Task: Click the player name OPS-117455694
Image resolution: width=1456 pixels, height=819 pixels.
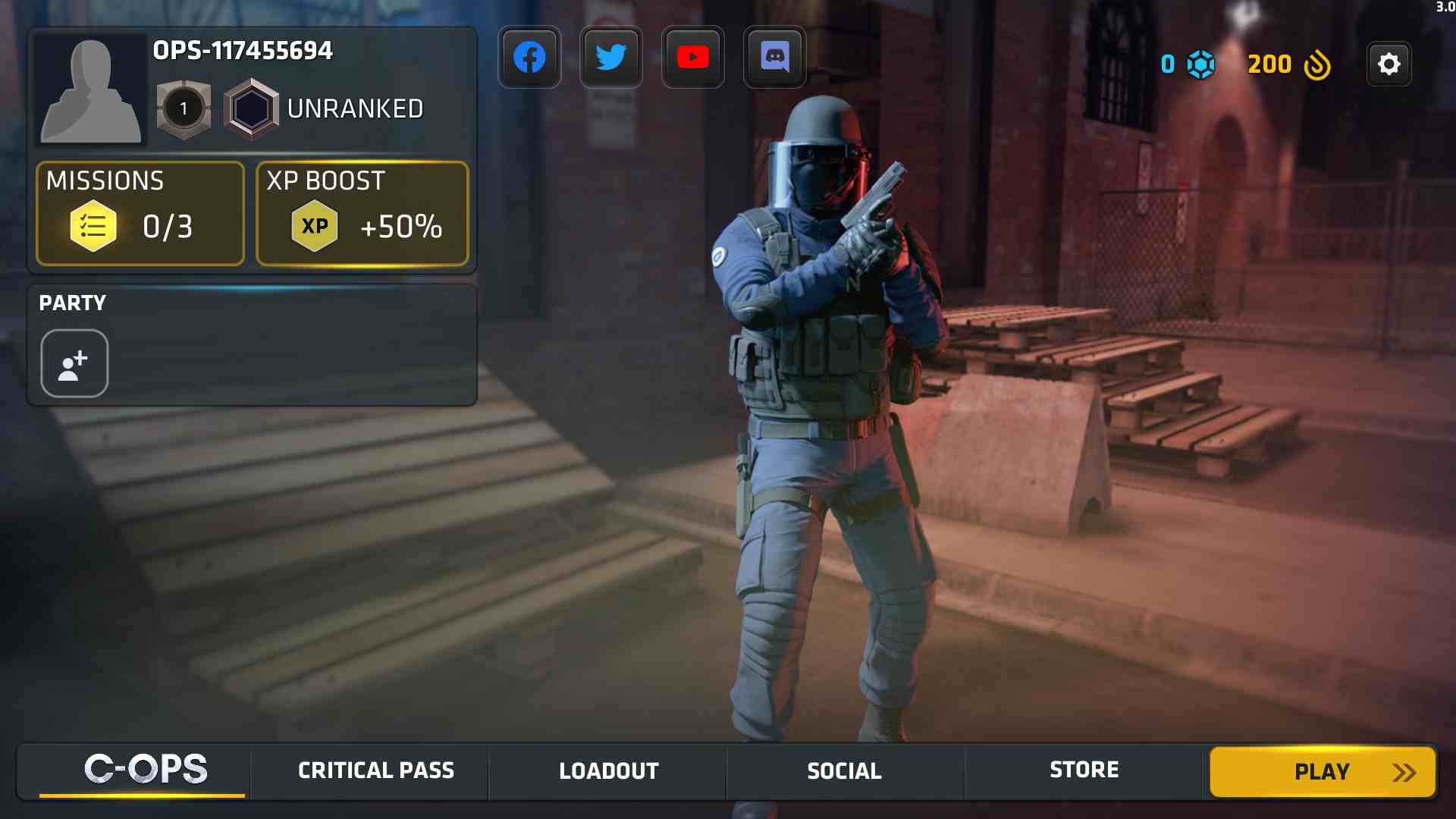Action: (241, 52)
